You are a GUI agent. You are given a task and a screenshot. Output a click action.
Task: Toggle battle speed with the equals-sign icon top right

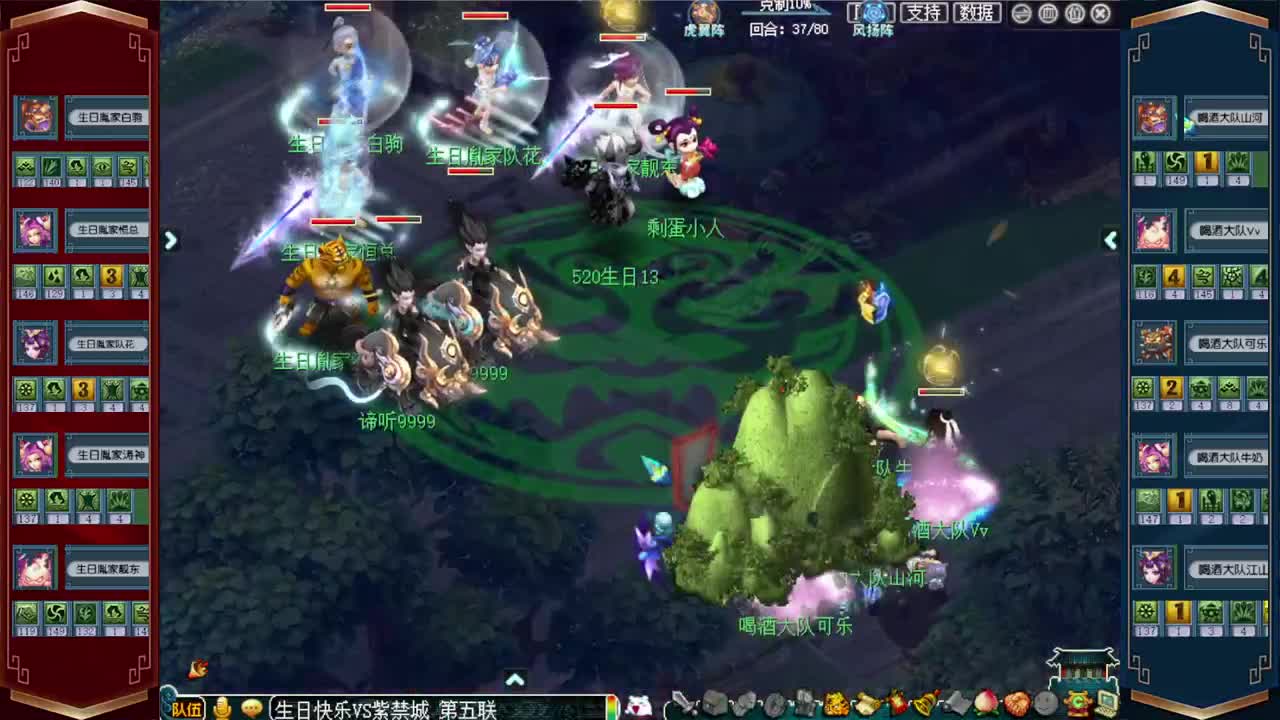[x=1021, y=13]
